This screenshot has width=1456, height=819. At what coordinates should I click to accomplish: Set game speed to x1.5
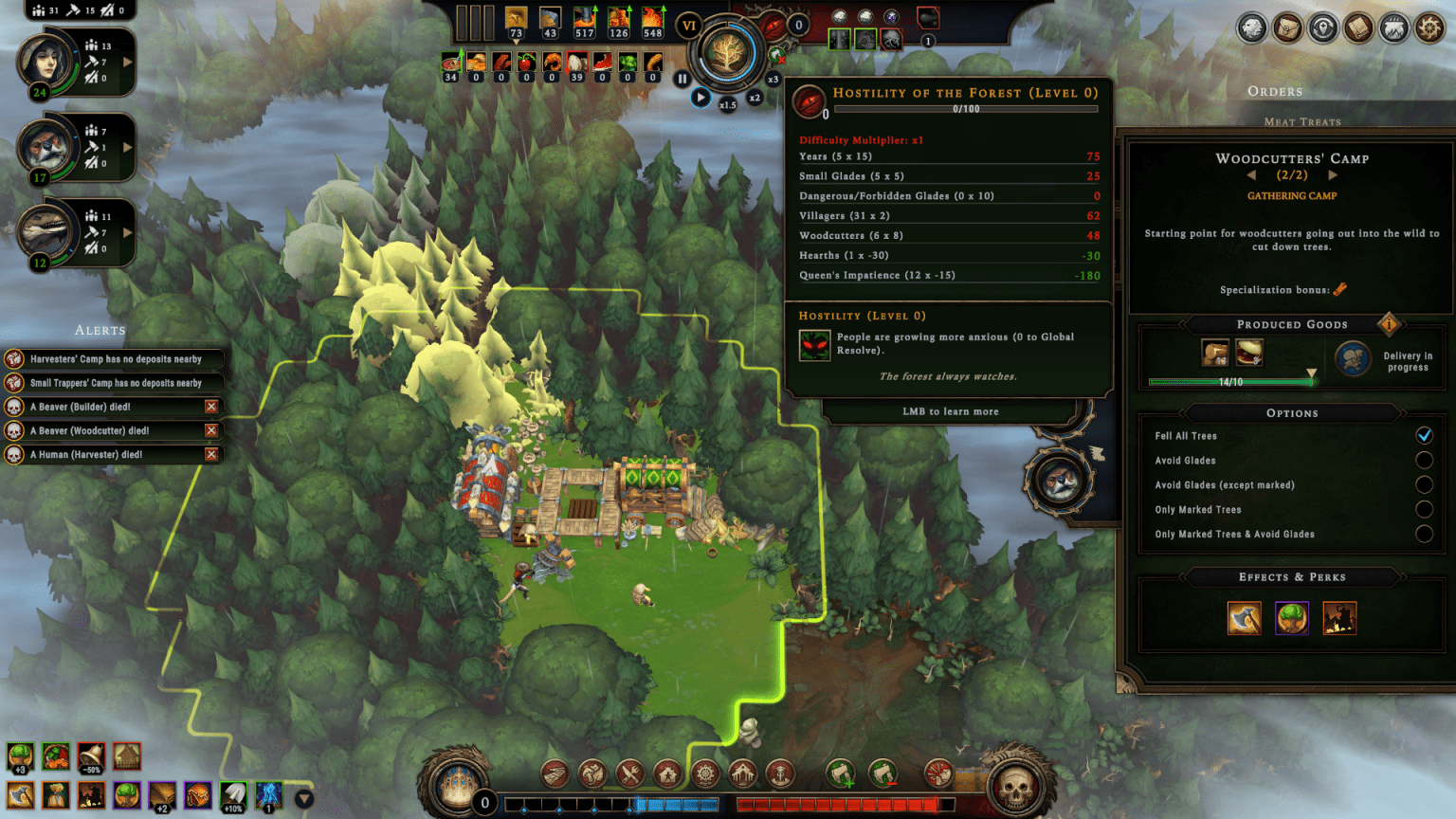coord(727,104)
